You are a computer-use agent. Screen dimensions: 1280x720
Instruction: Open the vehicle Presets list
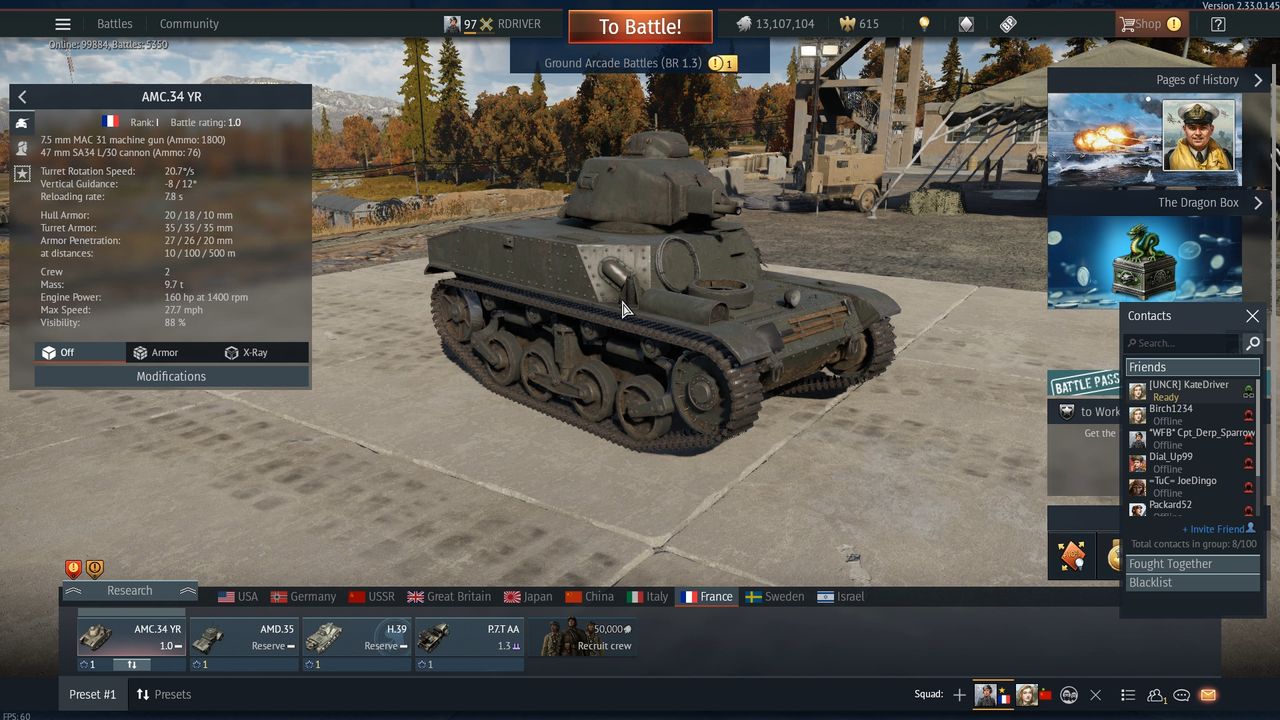[x=163, y=694]
